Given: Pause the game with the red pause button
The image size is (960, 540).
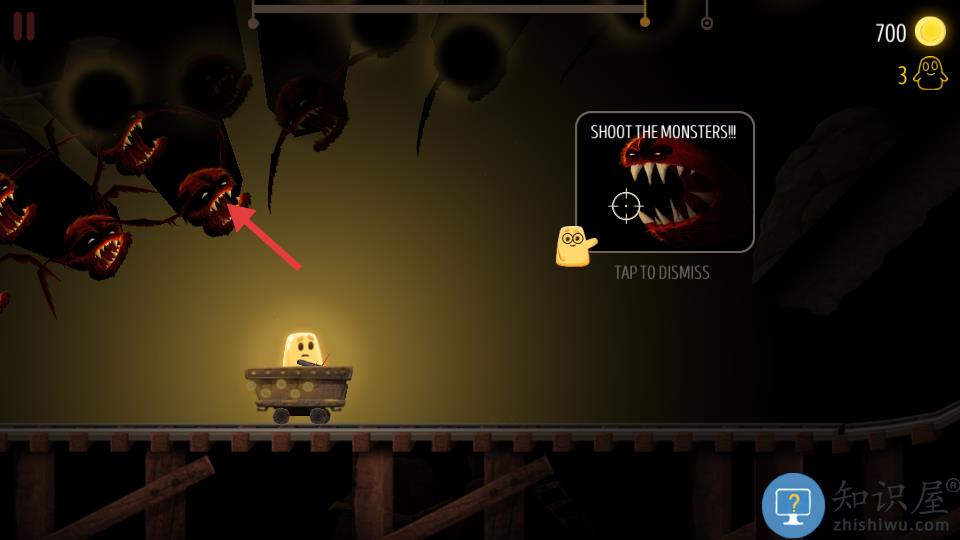Looking at the screenshot, I should [24, 26].
